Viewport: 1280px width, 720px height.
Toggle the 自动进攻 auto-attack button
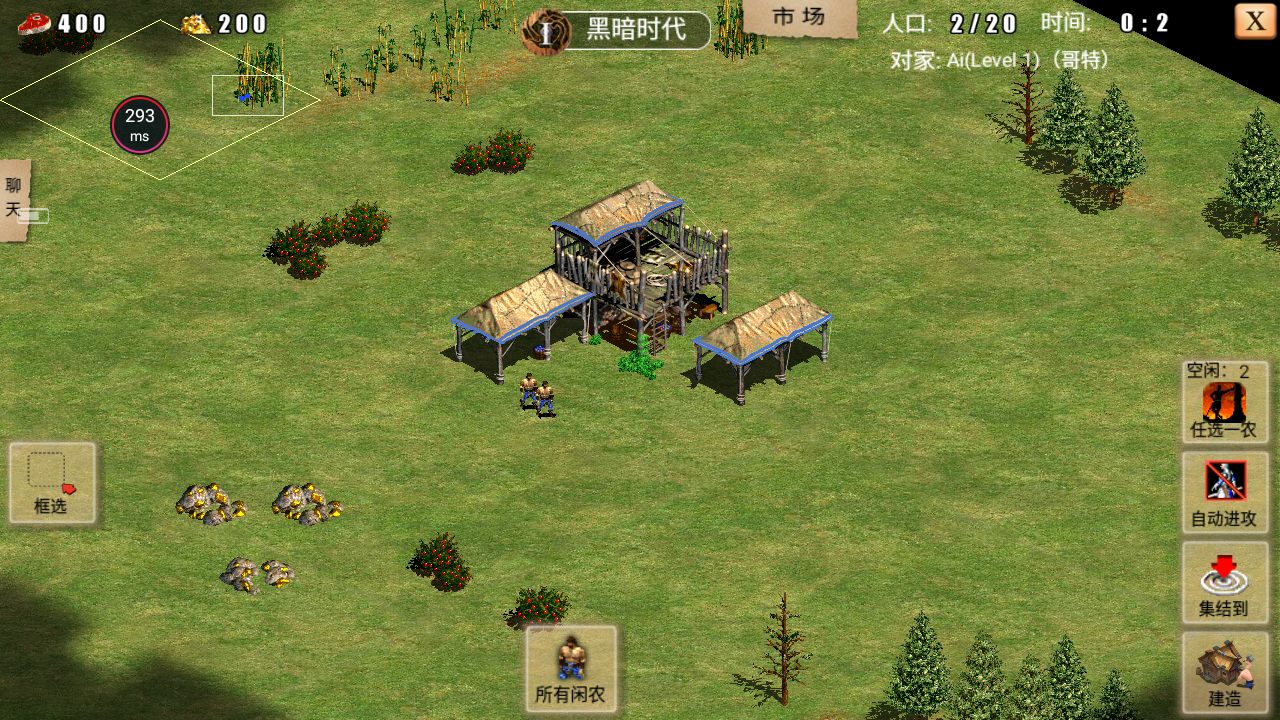coord(1225,491)
